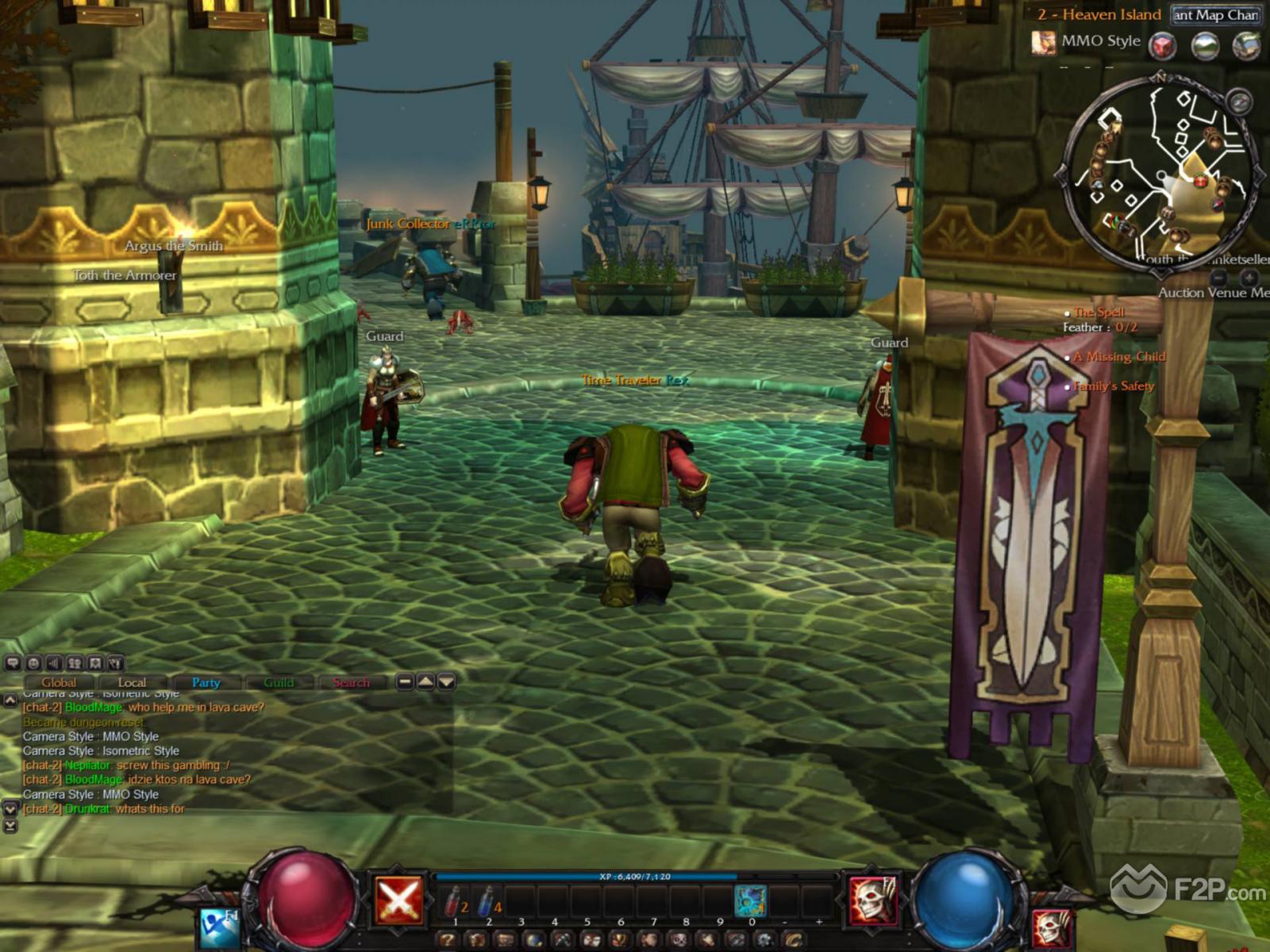Click the gear settings icon in bottom menu
The image size is (1270, 952).
[765, 941]
